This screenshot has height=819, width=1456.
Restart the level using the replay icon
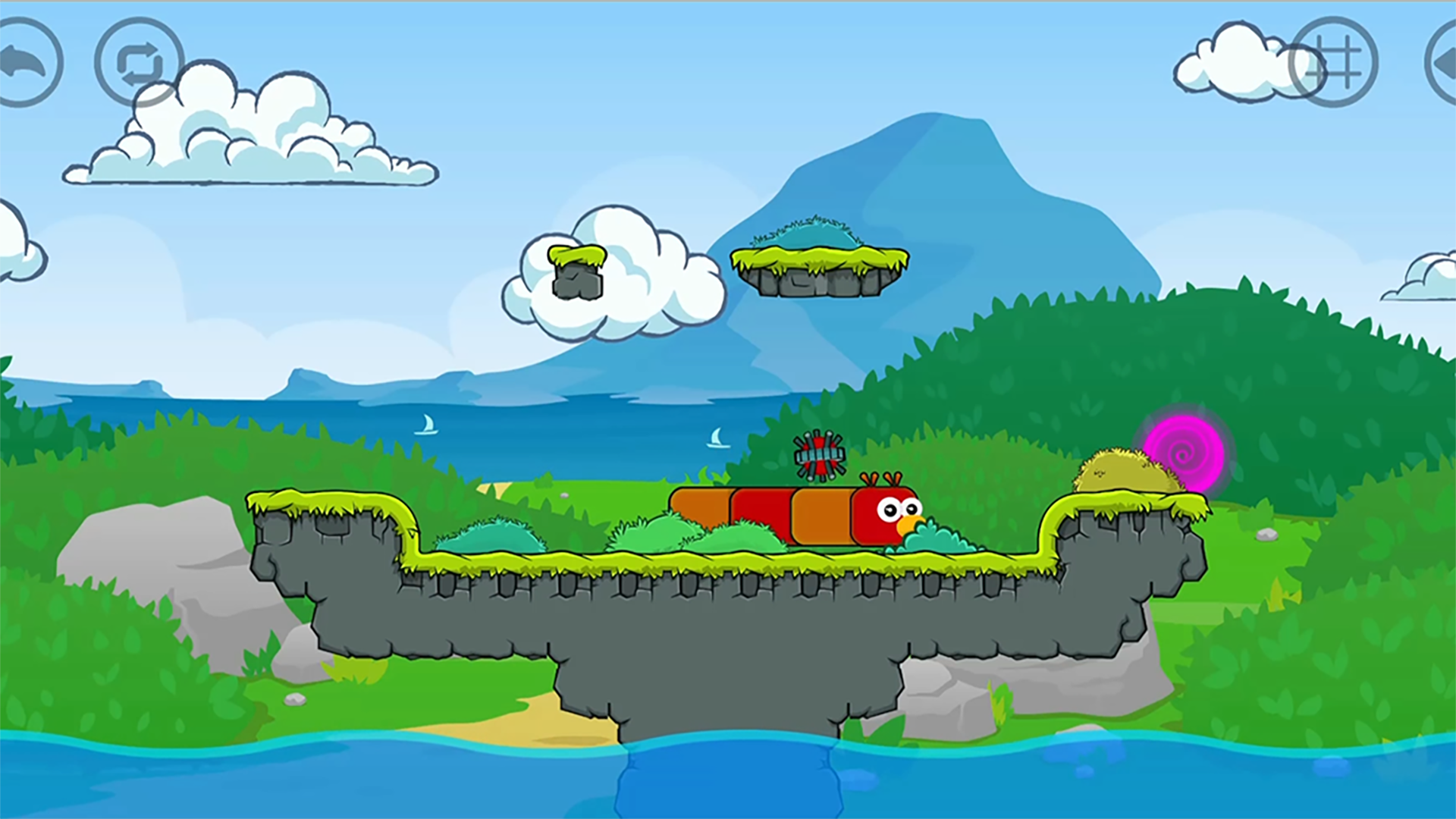139,61
